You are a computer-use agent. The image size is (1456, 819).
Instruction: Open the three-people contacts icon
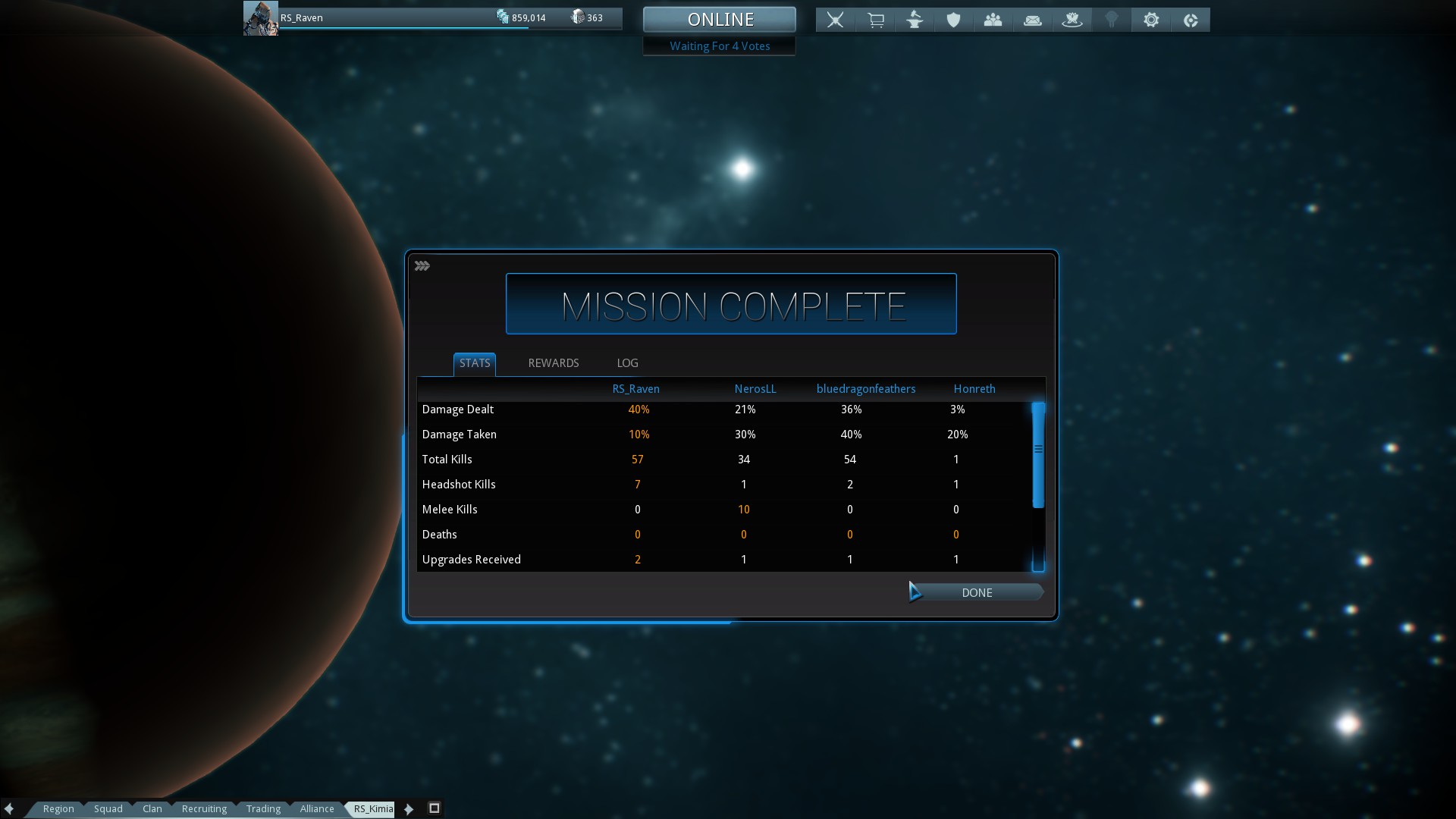(x=993, y=20)
